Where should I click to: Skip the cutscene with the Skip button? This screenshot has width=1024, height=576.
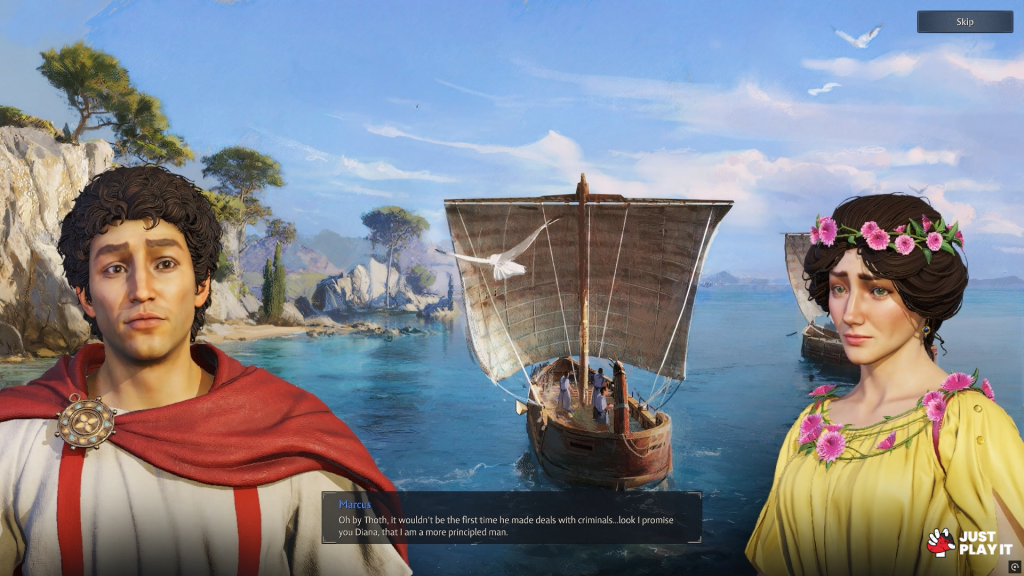[x=964, y=21]
